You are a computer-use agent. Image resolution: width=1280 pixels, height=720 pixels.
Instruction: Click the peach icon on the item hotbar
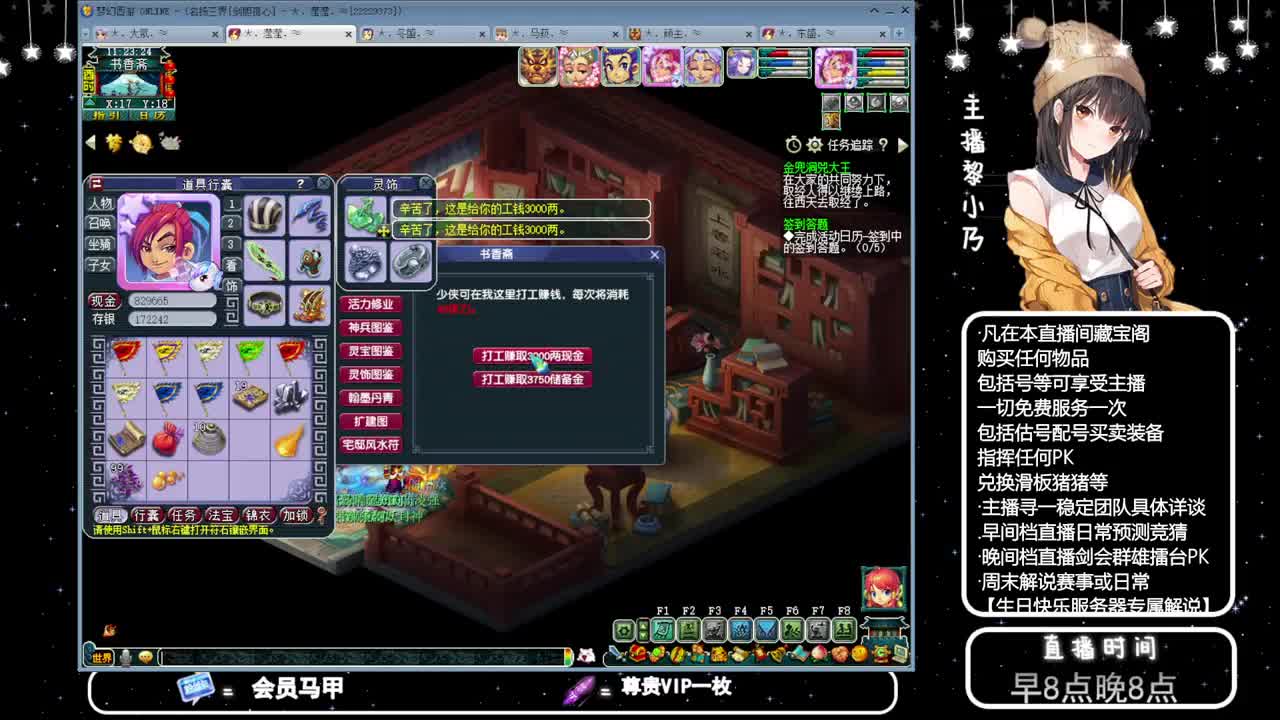[x=819, y=654]
